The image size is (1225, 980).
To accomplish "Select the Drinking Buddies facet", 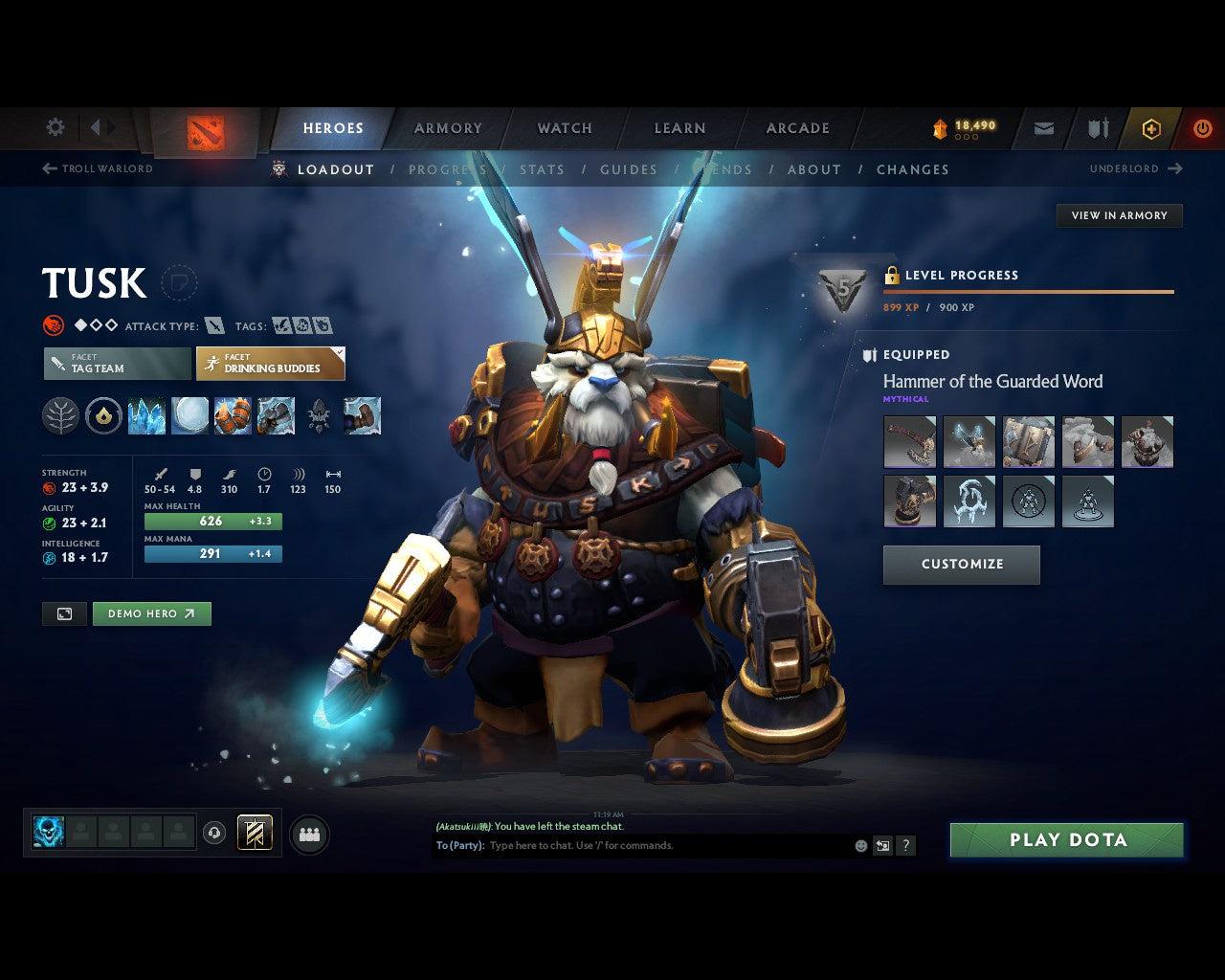I will [271, 364].
